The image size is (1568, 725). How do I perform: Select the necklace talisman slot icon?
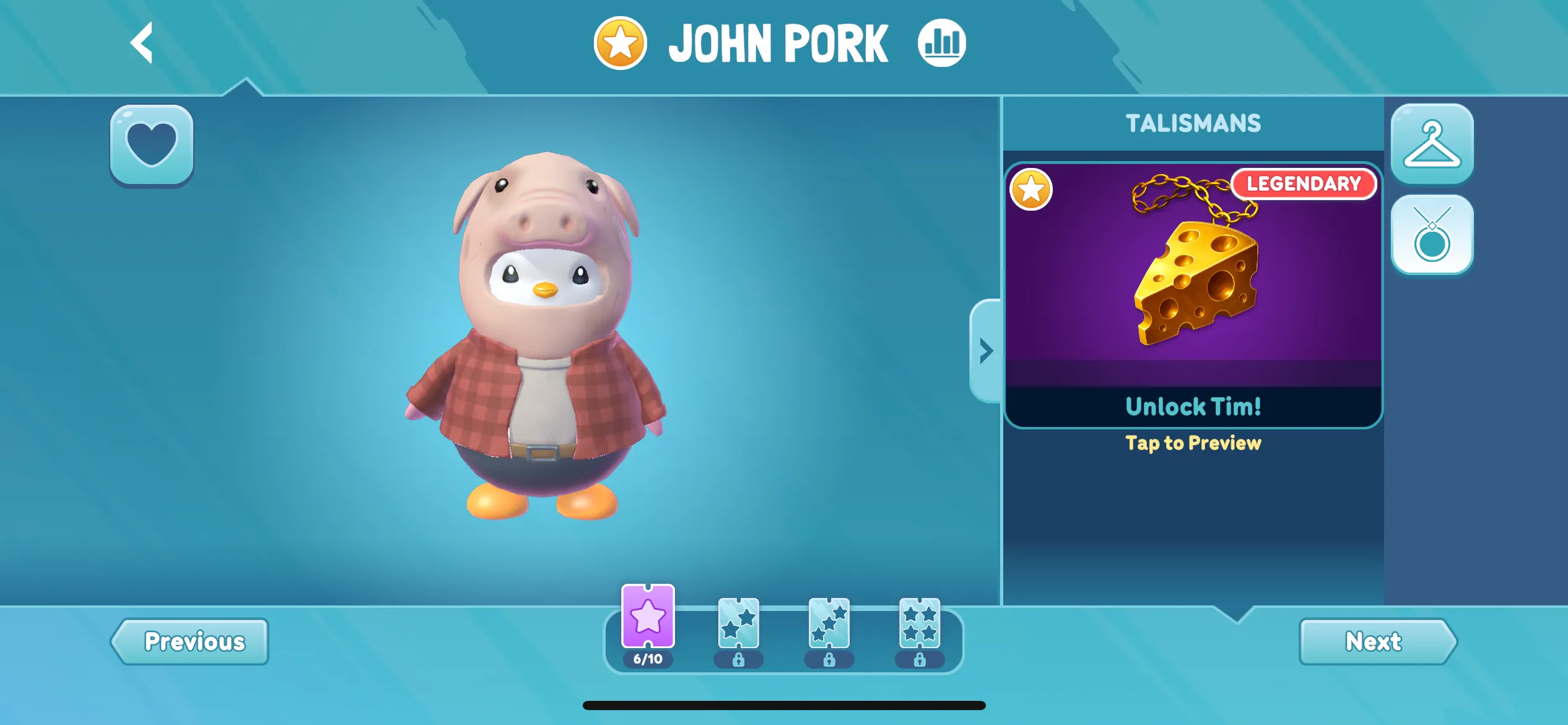click(x=1432, y=235)
